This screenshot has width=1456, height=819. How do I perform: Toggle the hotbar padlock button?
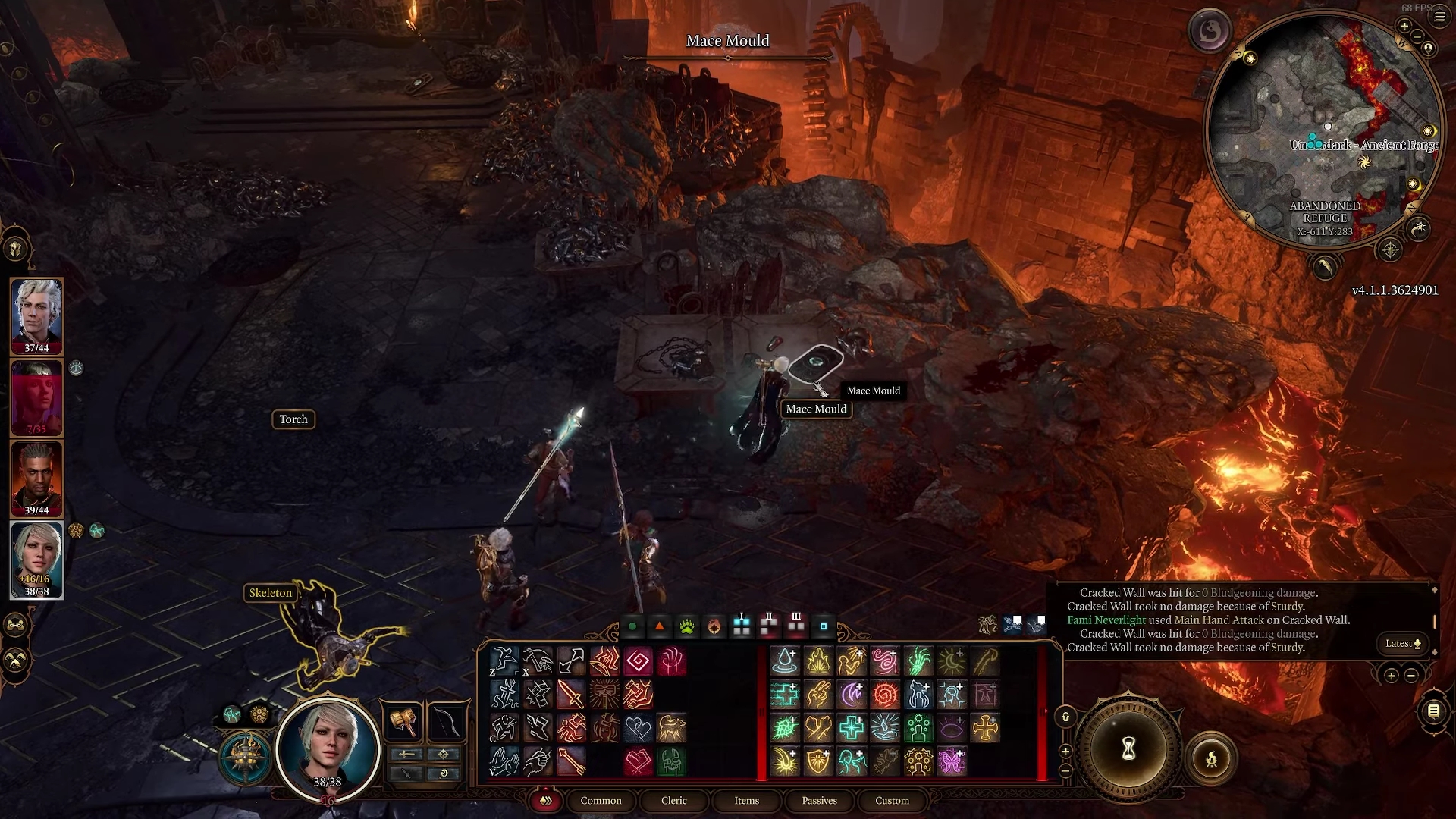pyautogui.click(x=1065, y=717)
